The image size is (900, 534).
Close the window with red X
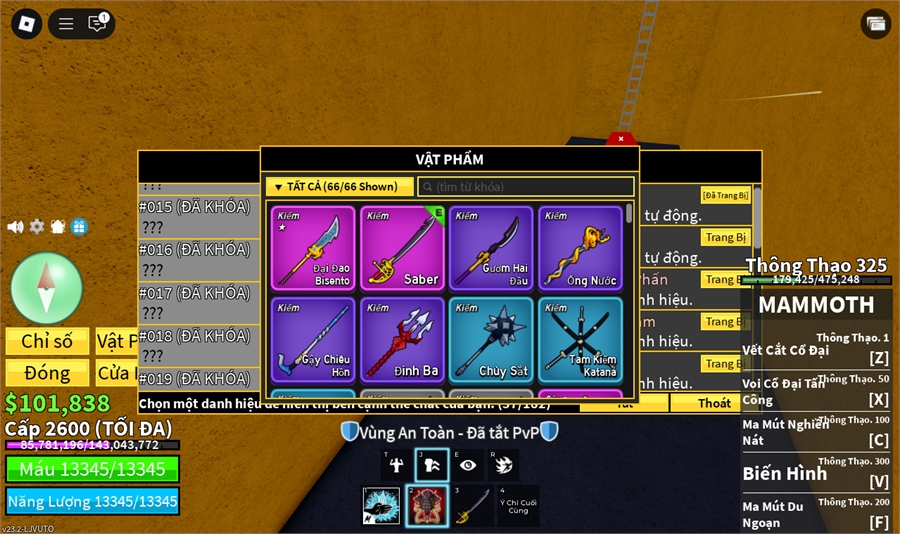(621, 139)
